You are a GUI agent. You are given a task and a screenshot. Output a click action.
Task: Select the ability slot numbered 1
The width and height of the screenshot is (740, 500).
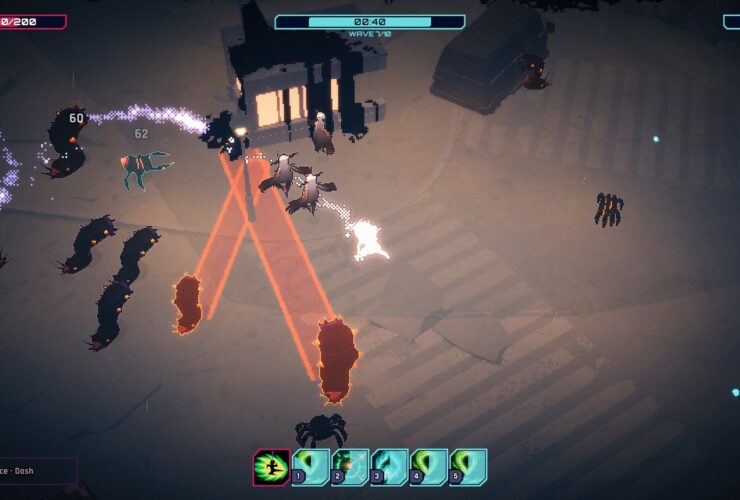click(x=311, y=467)
